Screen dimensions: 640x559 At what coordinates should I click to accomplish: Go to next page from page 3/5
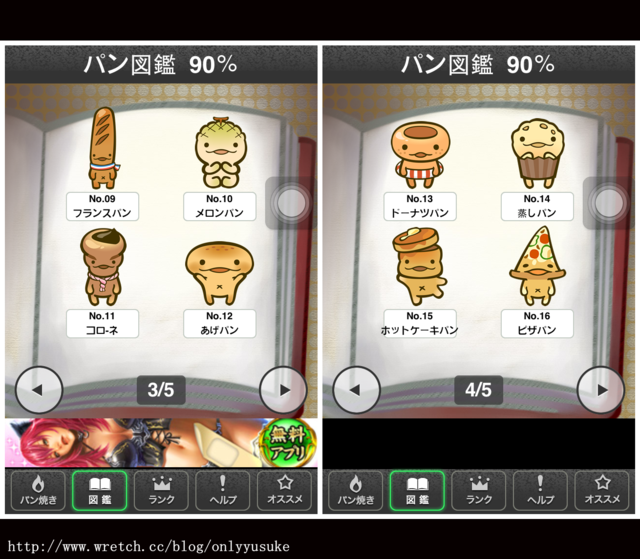283,390
